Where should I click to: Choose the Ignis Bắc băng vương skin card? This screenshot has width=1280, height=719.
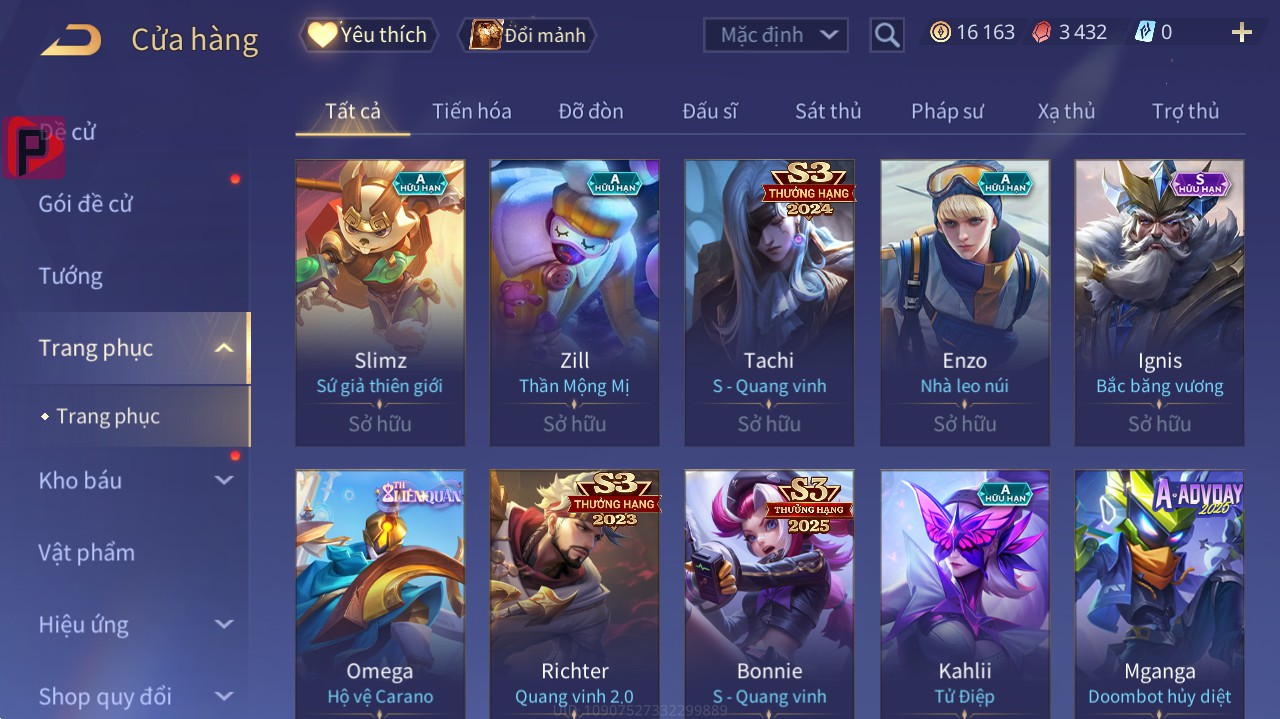[1159, 302]
